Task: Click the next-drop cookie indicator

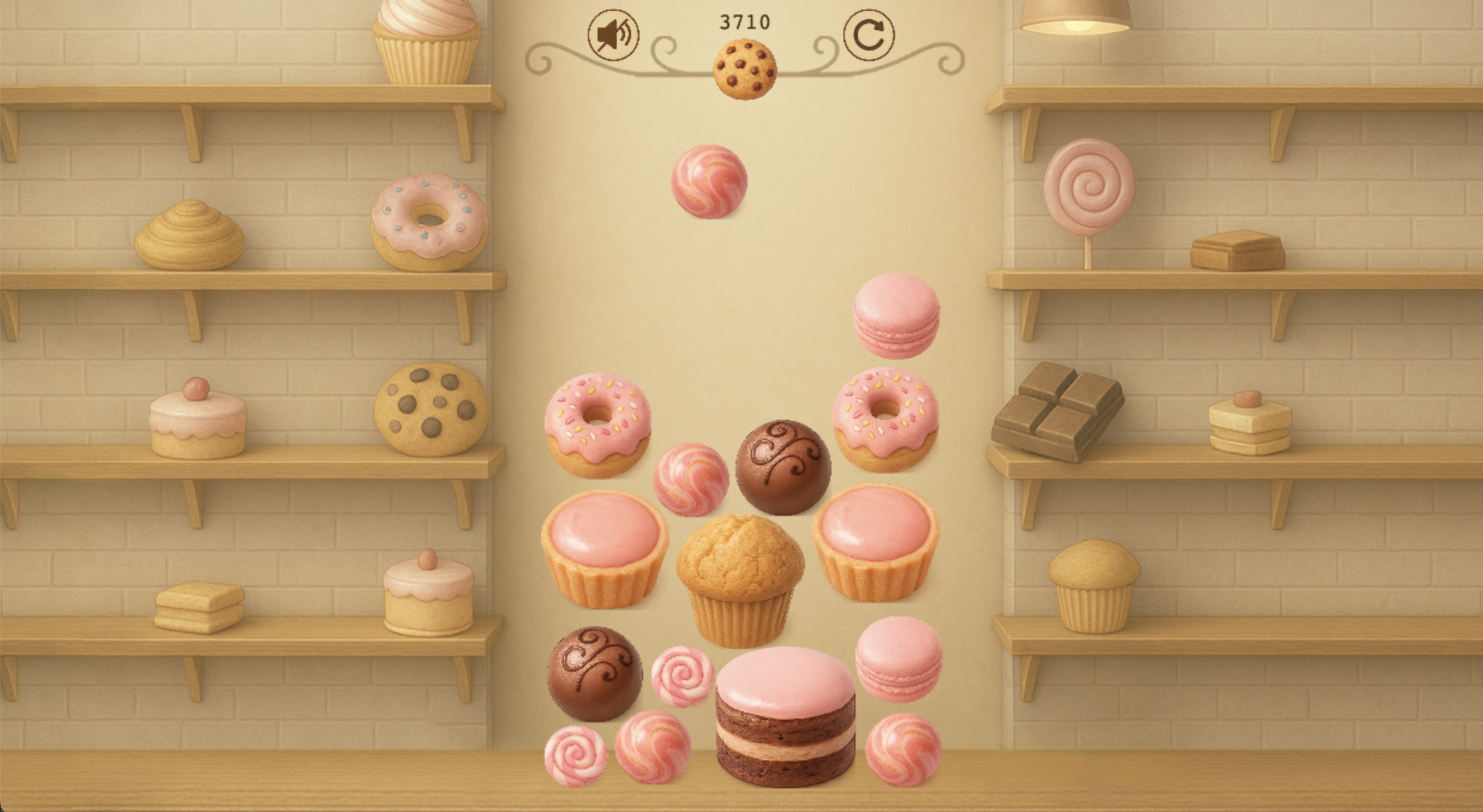Action: pyautogui.click(x=744, y=68)
